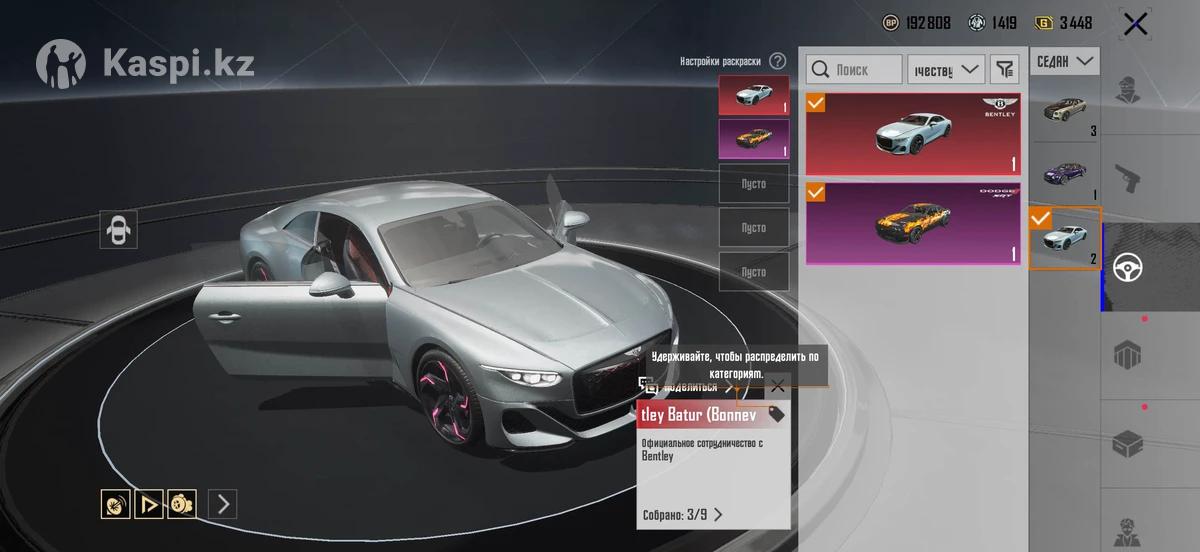Open the quality sort dropdown

[x=945, y=69]
